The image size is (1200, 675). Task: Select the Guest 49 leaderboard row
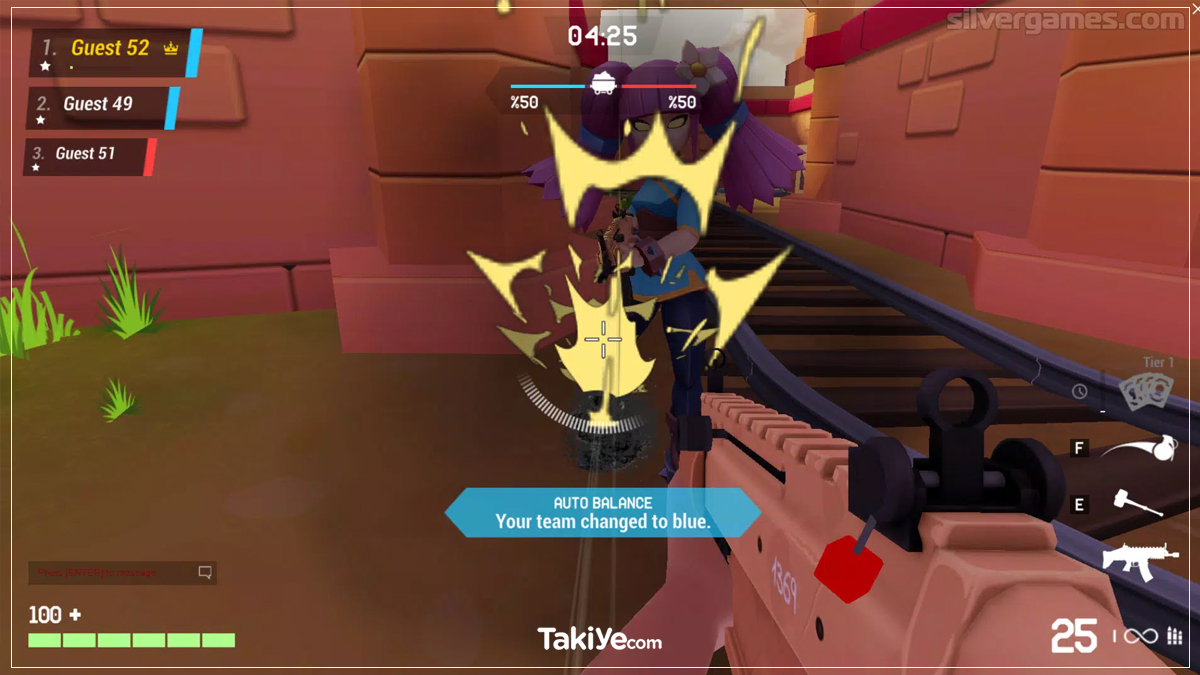click(x=98, y=104)
